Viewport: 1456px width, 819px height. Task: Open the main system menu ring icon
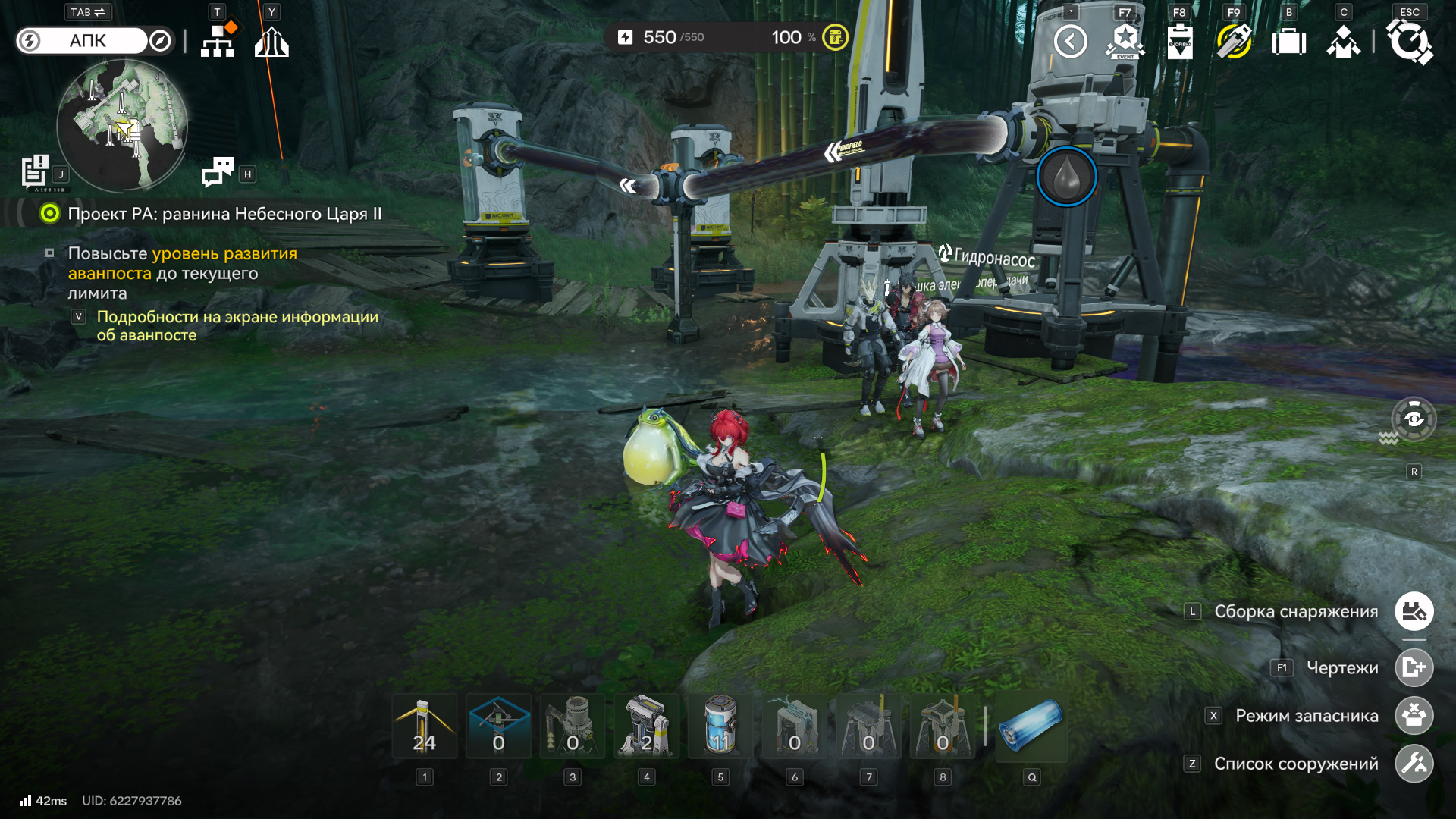1409,42
